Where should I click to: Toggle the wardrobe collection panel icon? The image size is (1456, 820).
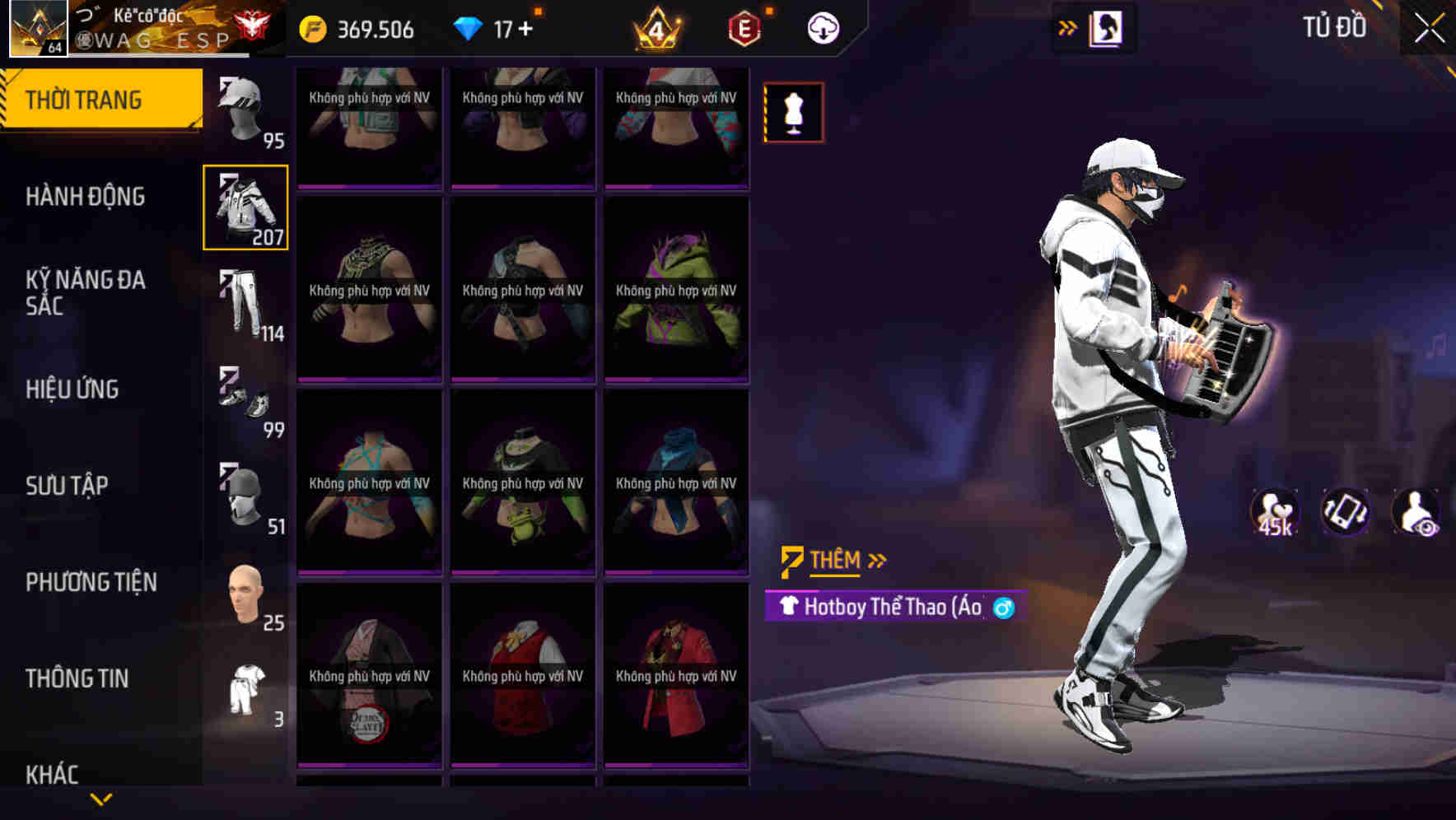click(x=1106, y=27)
